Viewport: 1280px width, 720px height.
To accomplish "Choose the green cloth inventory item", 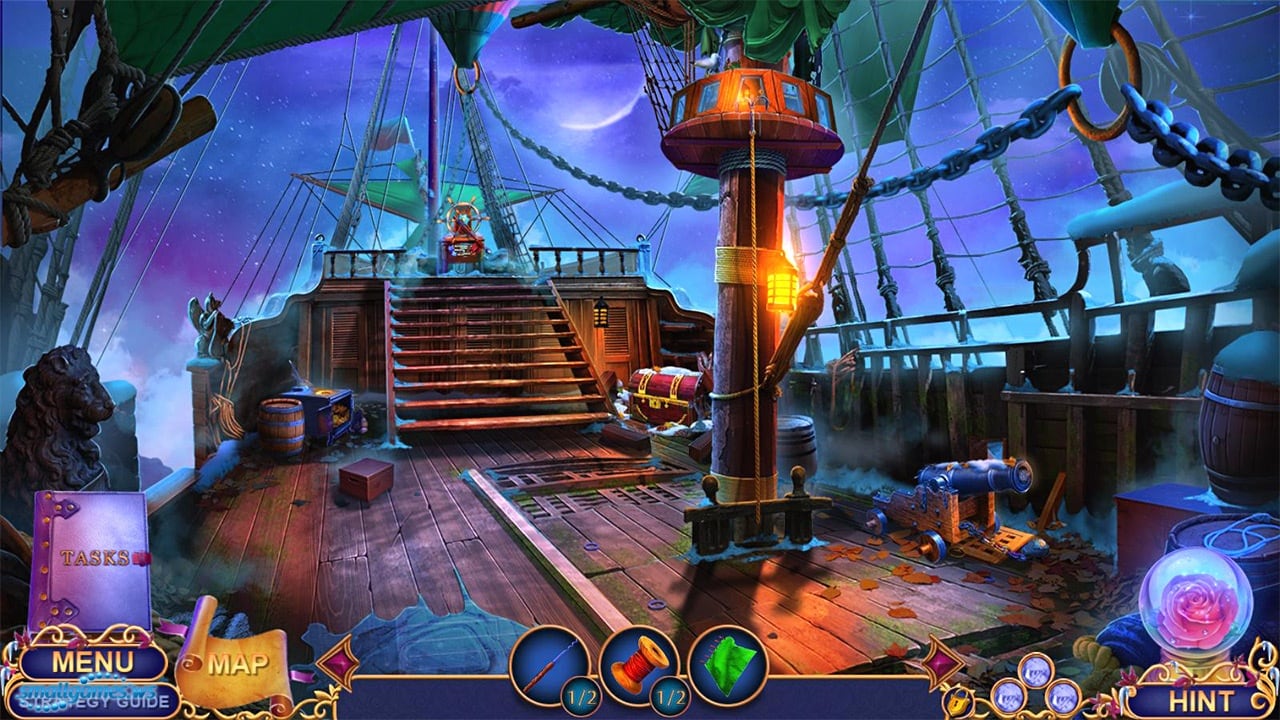I will click(727, 664).
